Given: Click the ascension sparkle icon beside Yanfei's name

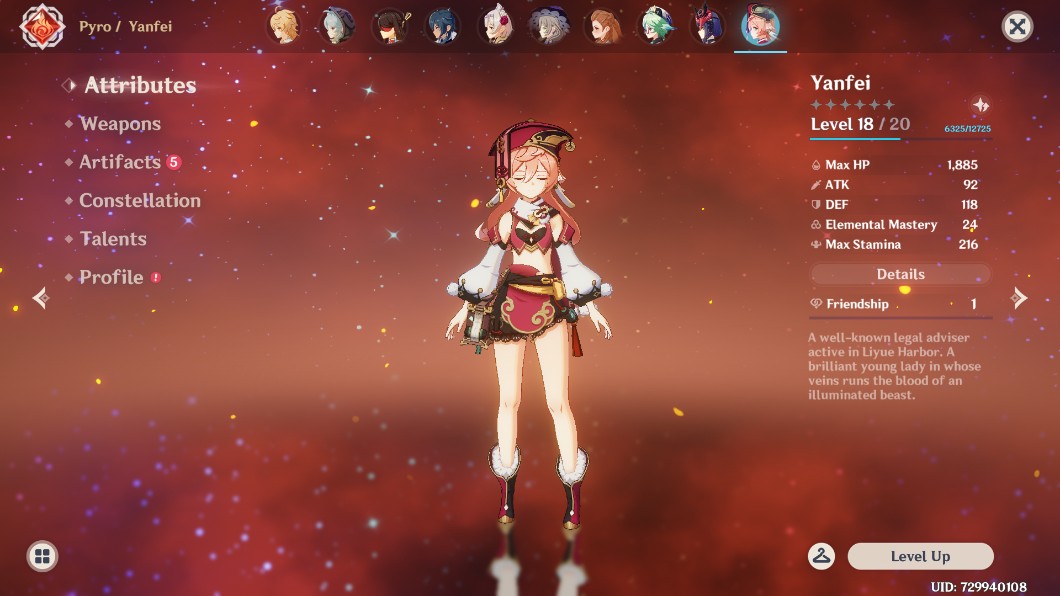Looking at the screenshot, I should point(980,105).
